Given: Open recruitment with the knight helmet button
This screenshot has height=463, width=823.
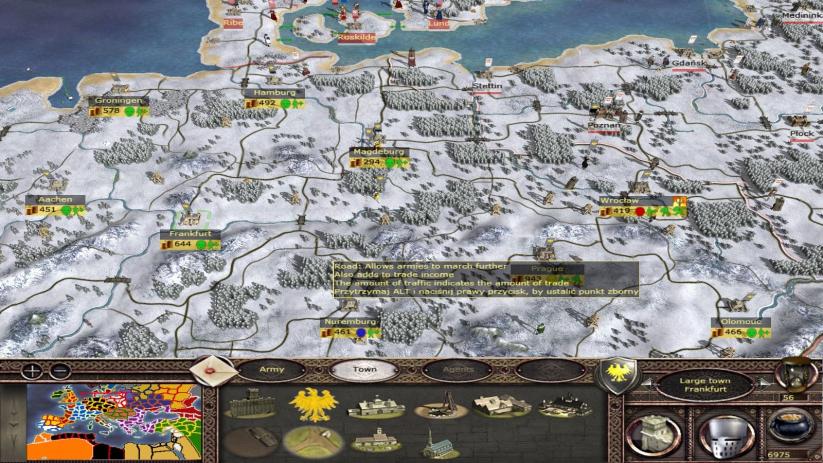Looking at the screenshot, I should tap(724, 432).
